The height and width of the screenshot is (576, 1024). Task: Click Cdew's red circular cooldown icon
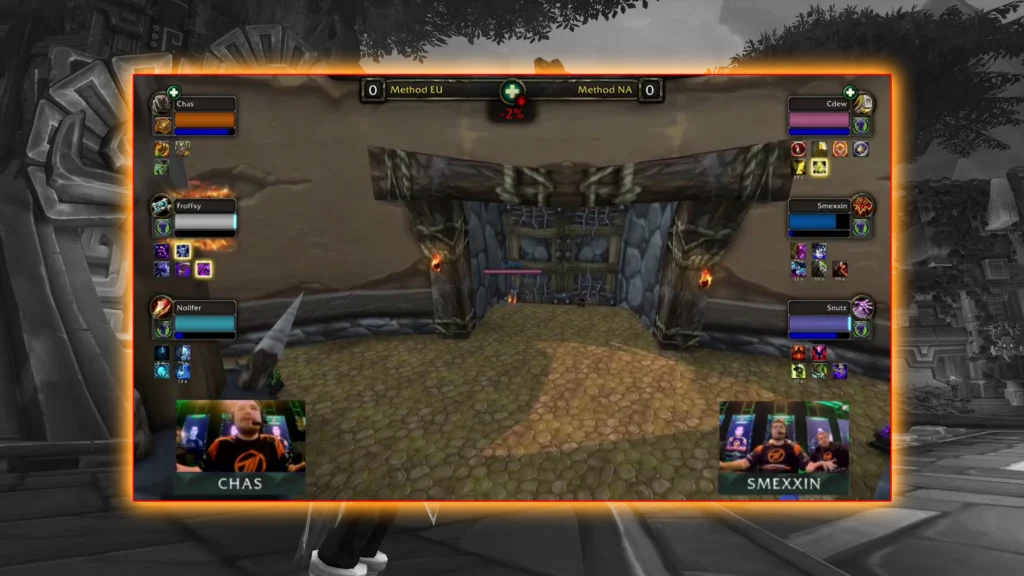[x=799, y=149]
